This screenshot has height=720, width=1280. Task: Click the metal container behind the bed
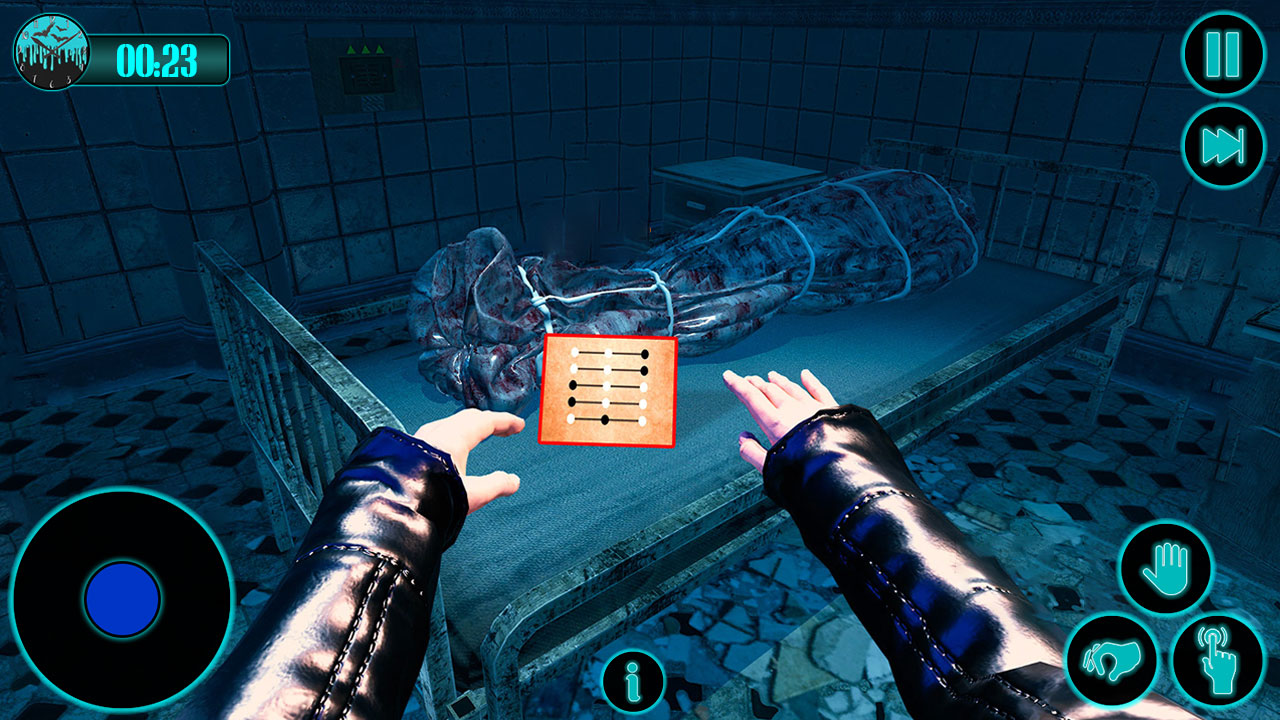727,190
